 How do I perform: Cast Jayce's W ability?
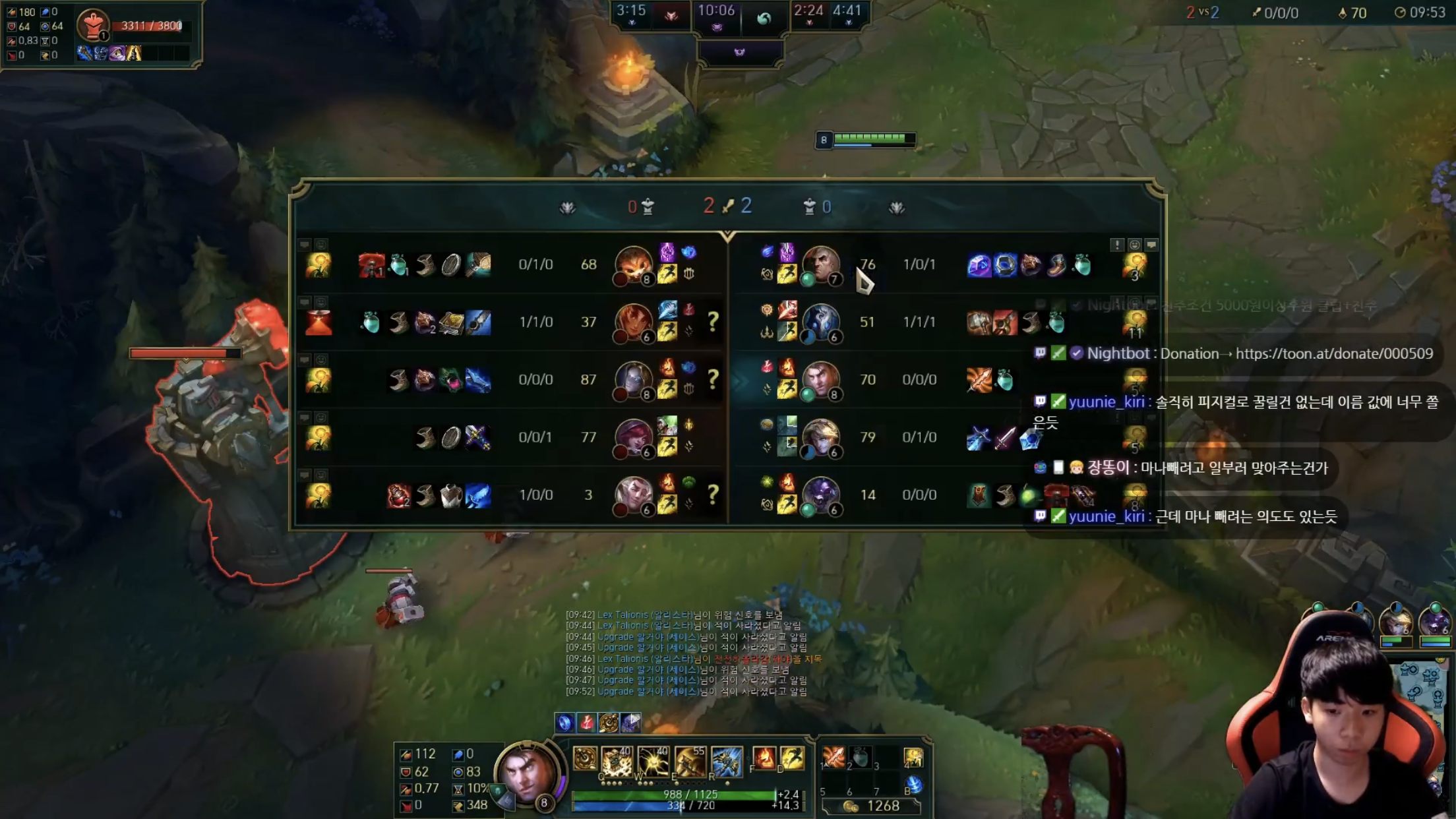653,762
